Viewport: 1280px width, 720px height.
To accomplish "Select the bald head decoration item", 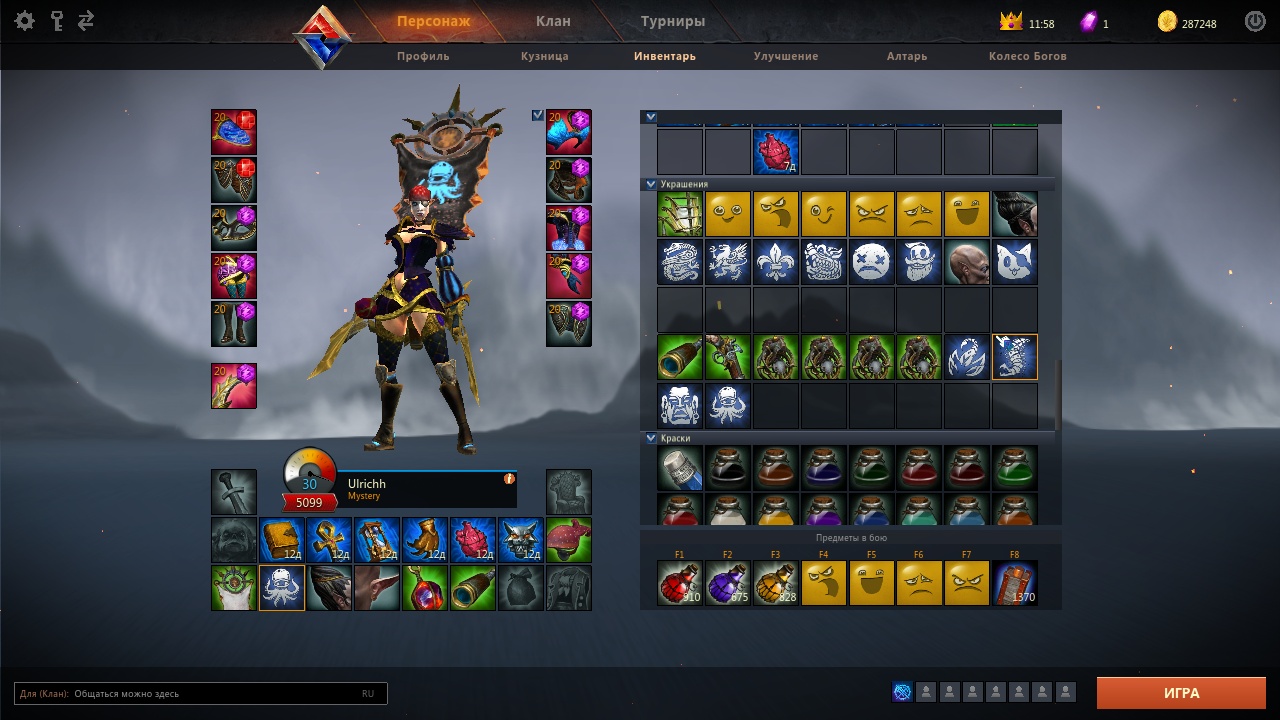I will tap(967, 262).
